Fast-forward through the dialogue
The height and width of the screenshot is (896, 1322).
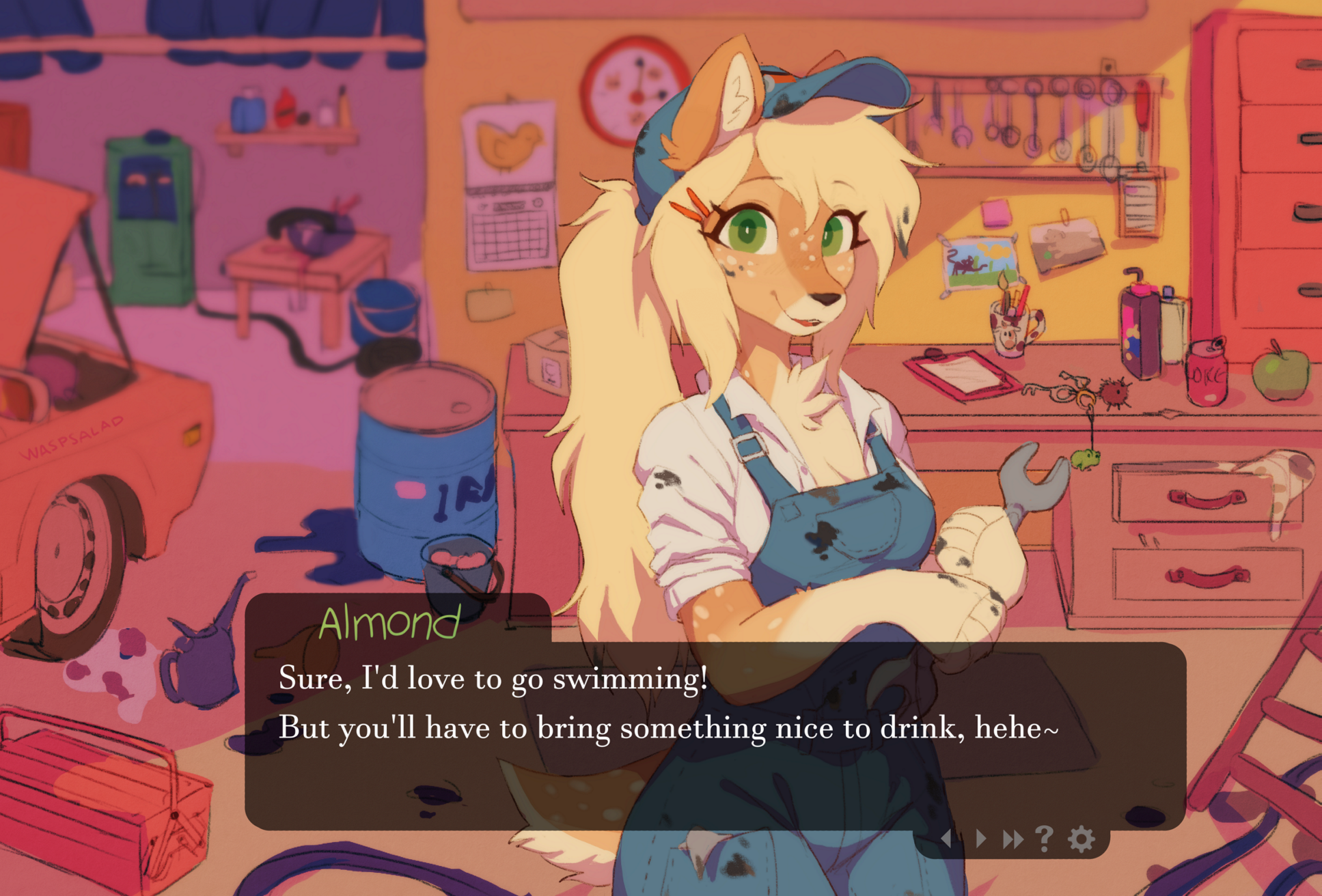tap(1013, 838)
